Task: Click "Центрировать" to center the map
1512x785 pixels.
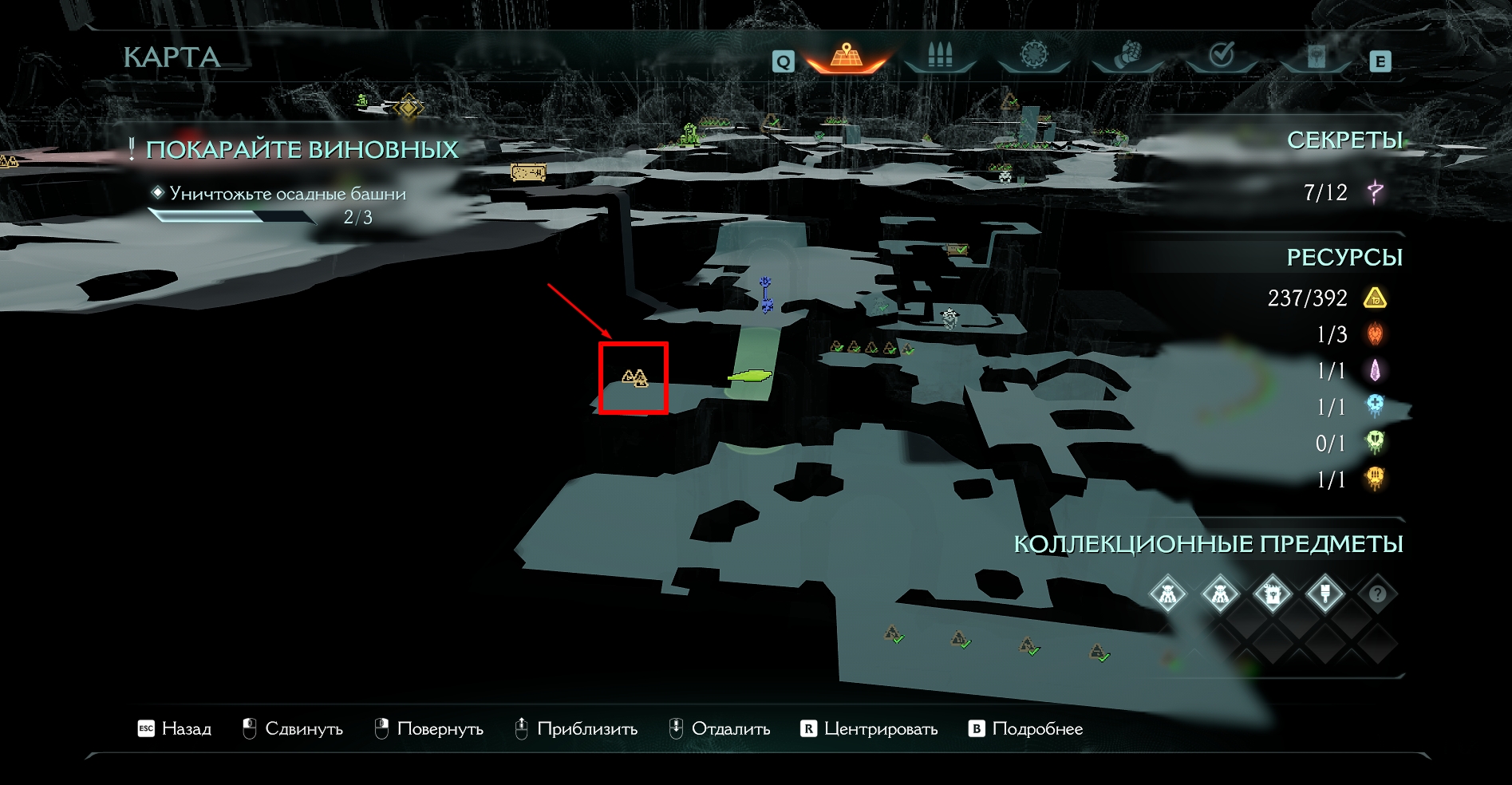Action: pos(869,728)
